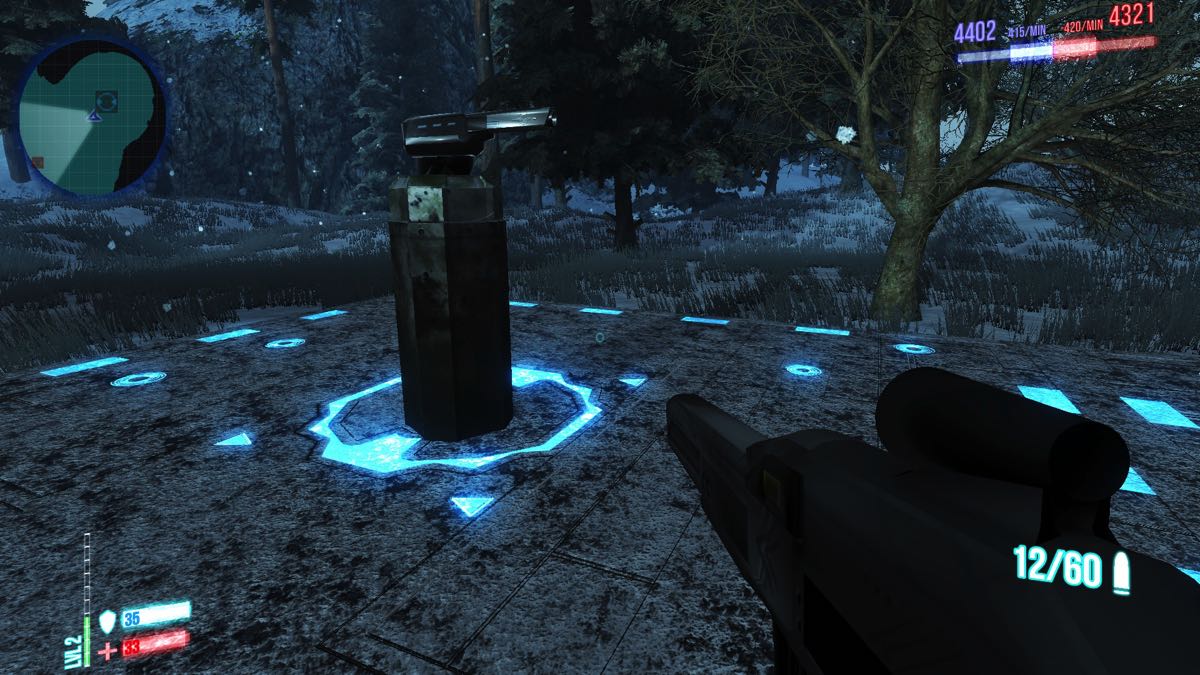The width and height of the screenshot is (1200, 675).
Task: Open the circular minimap
Action: [x=88, y=117]
